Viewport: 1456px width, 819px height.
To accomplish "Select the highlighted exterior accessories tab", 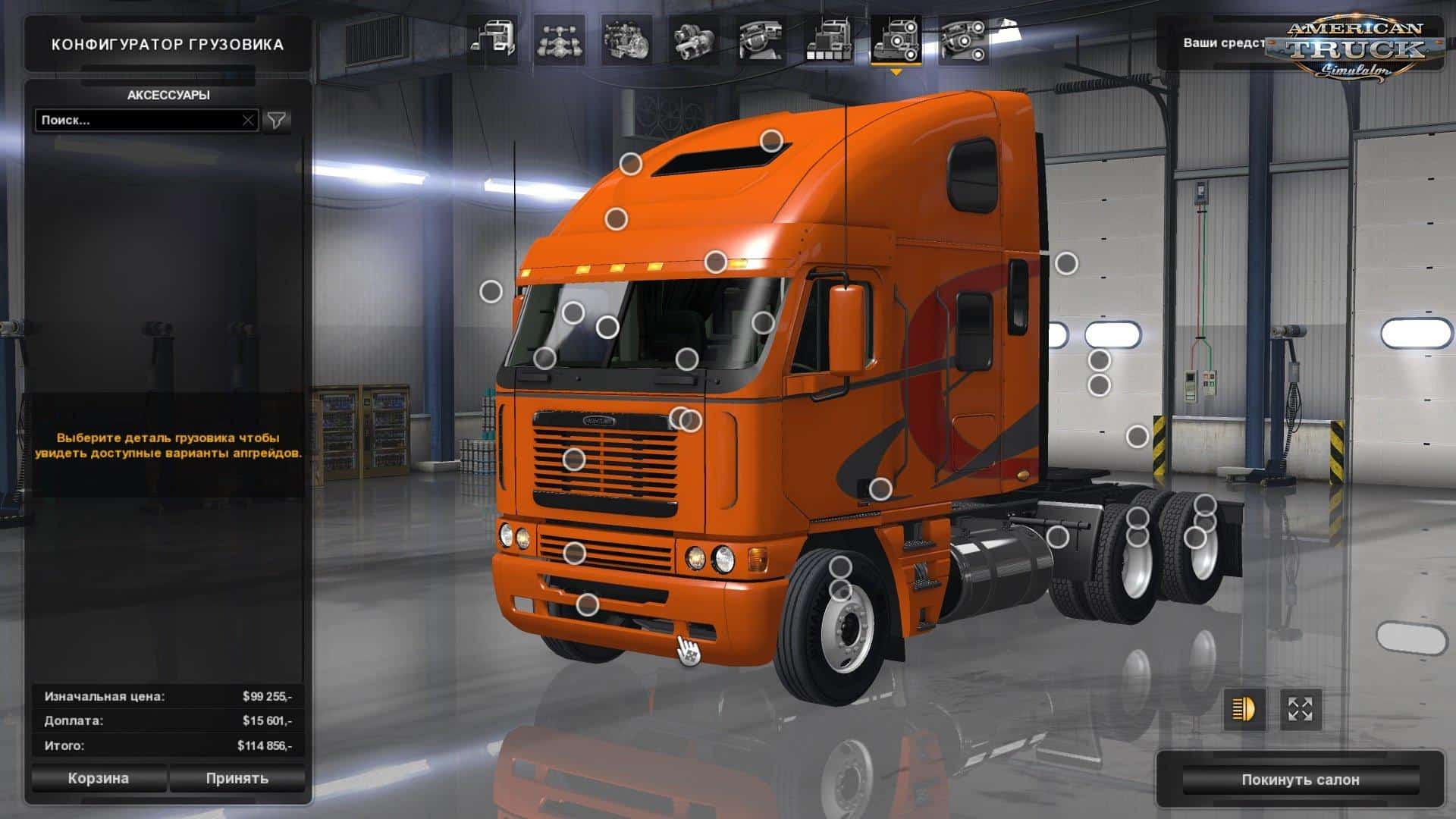I will 896,40.
